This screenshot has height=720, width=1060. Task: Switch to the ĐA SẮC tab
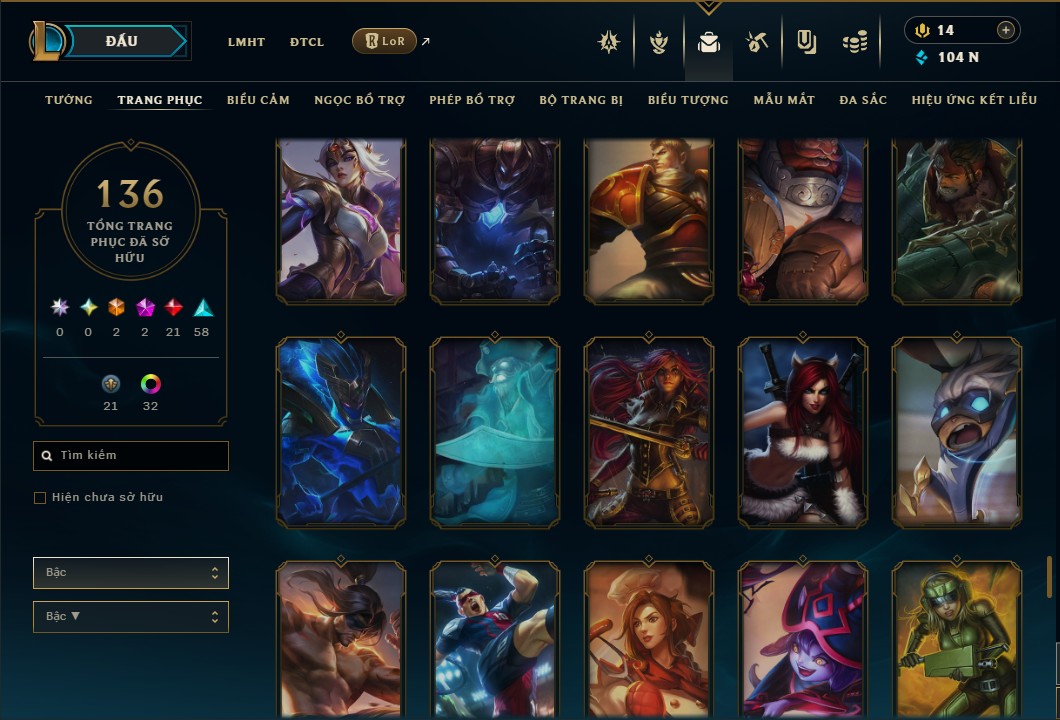pos(863,100)
